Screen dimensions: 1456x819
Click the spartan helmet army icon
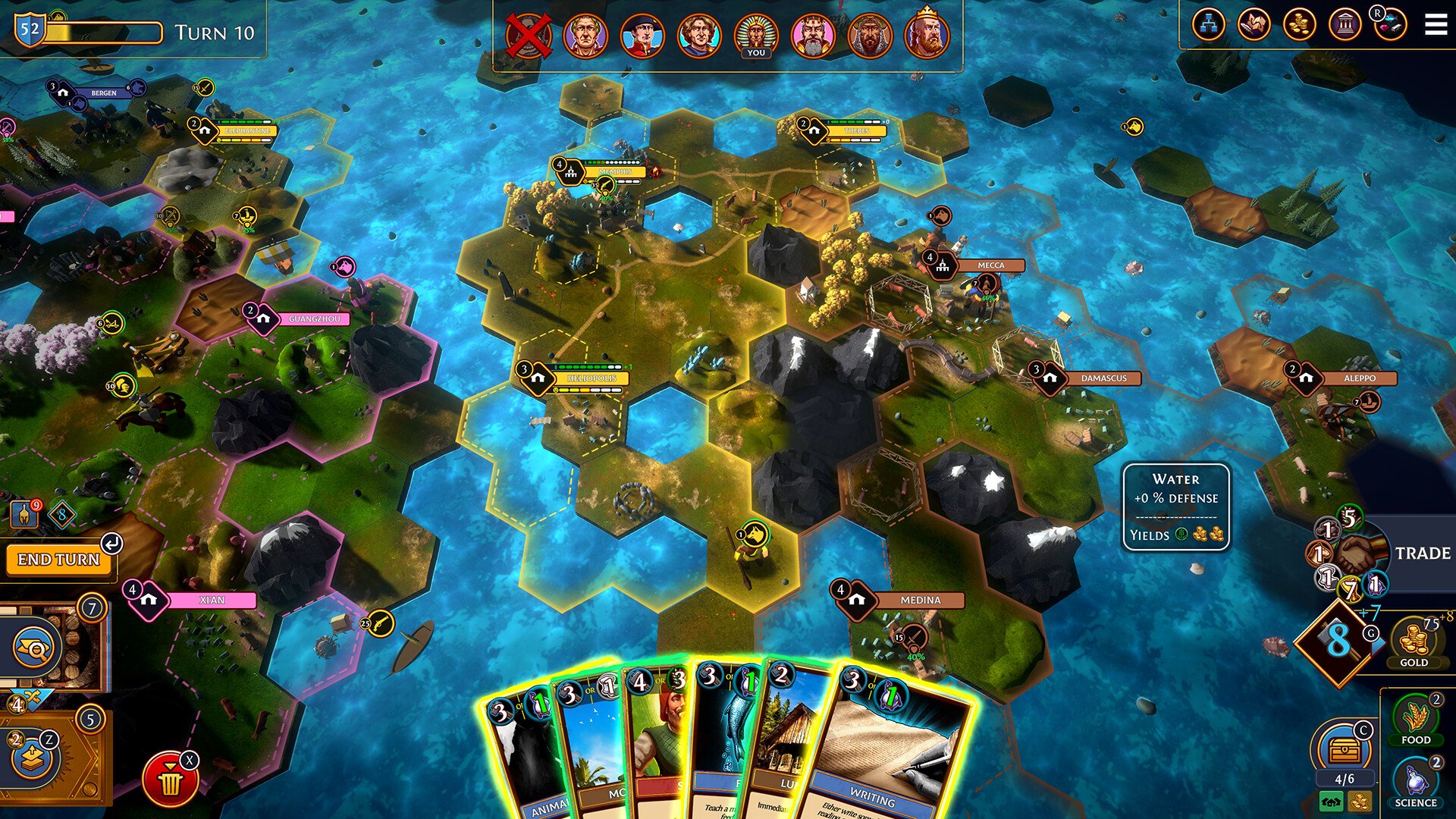25,514
